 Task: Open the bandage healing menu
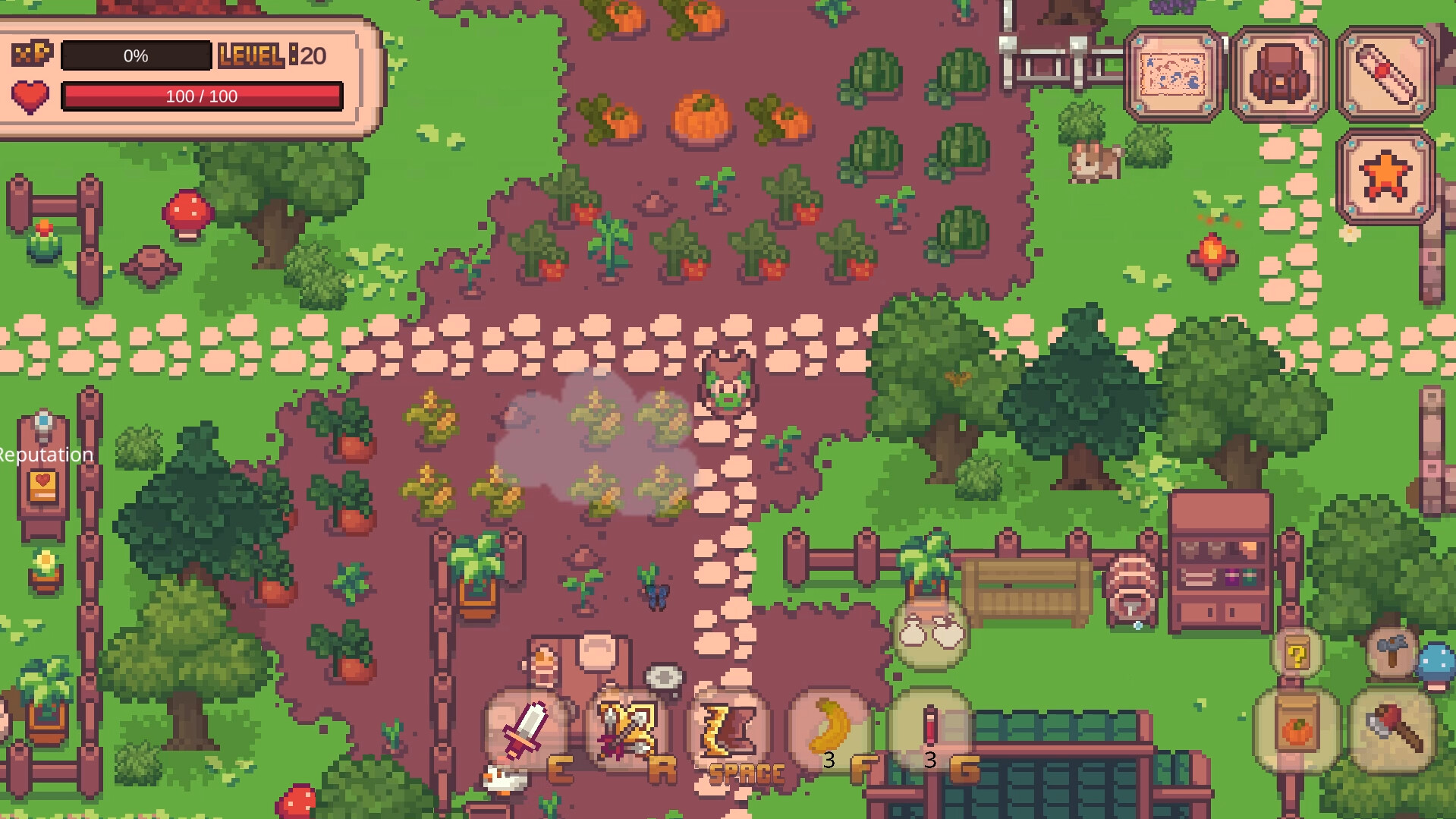coord(1386,76)
